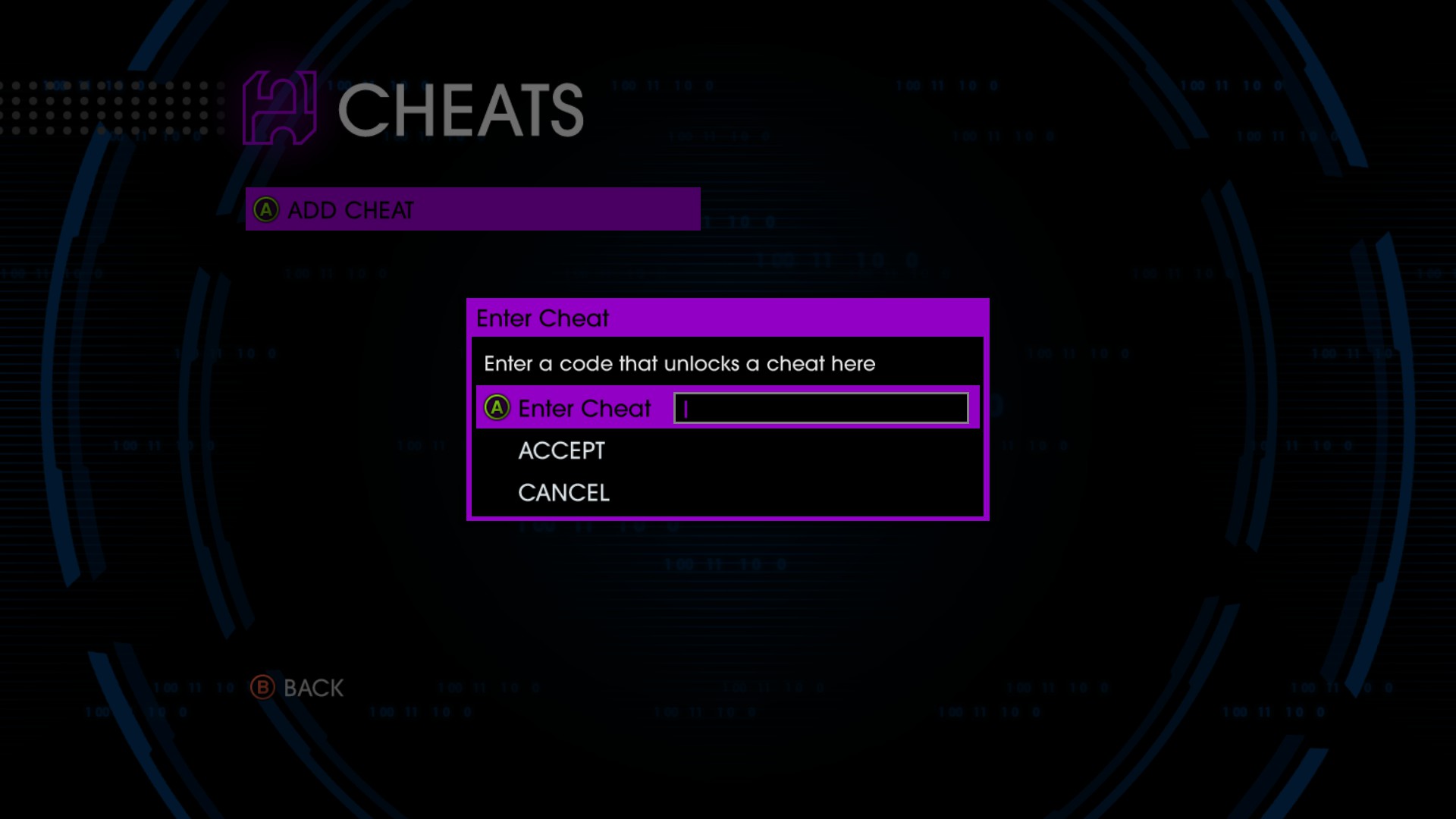The height and width of the screenshot is (819, 1456).
Task: Click ACCEPT to confirm the cheat code
Action: tap(560, 451)
